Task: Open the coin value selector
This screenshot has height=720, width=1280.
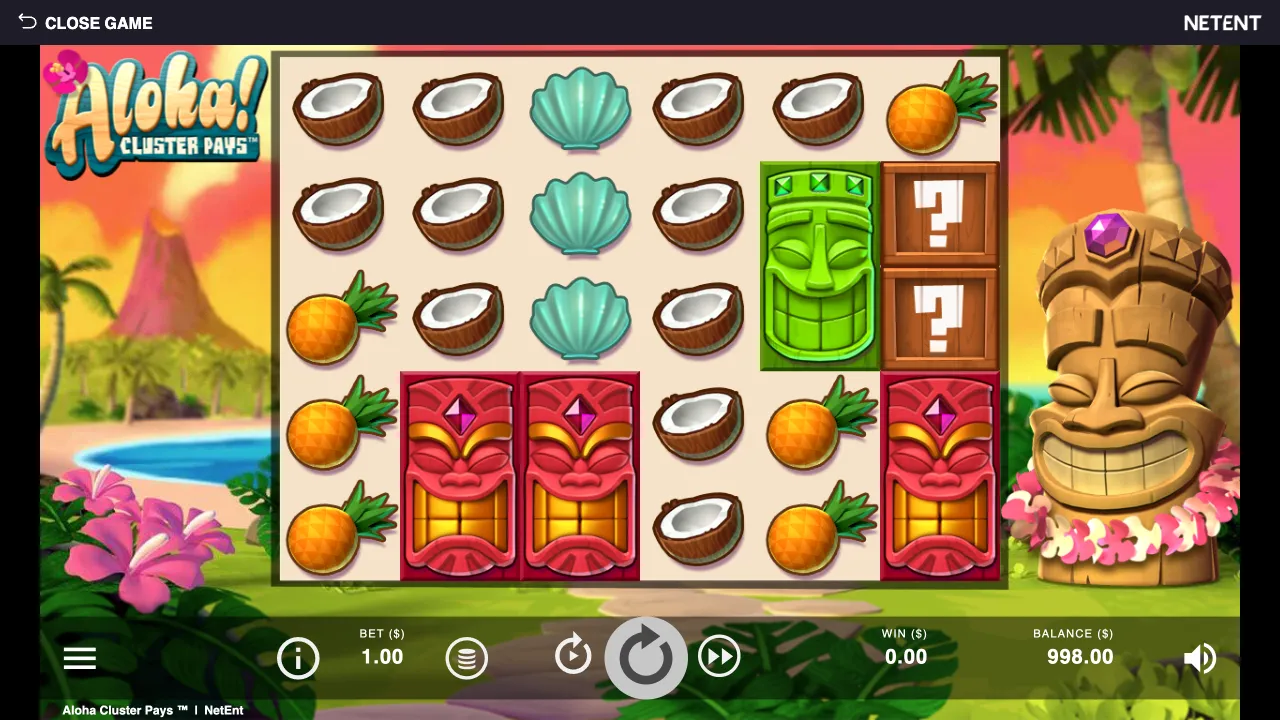Action: pyautogui.click(x=466, y=657)
